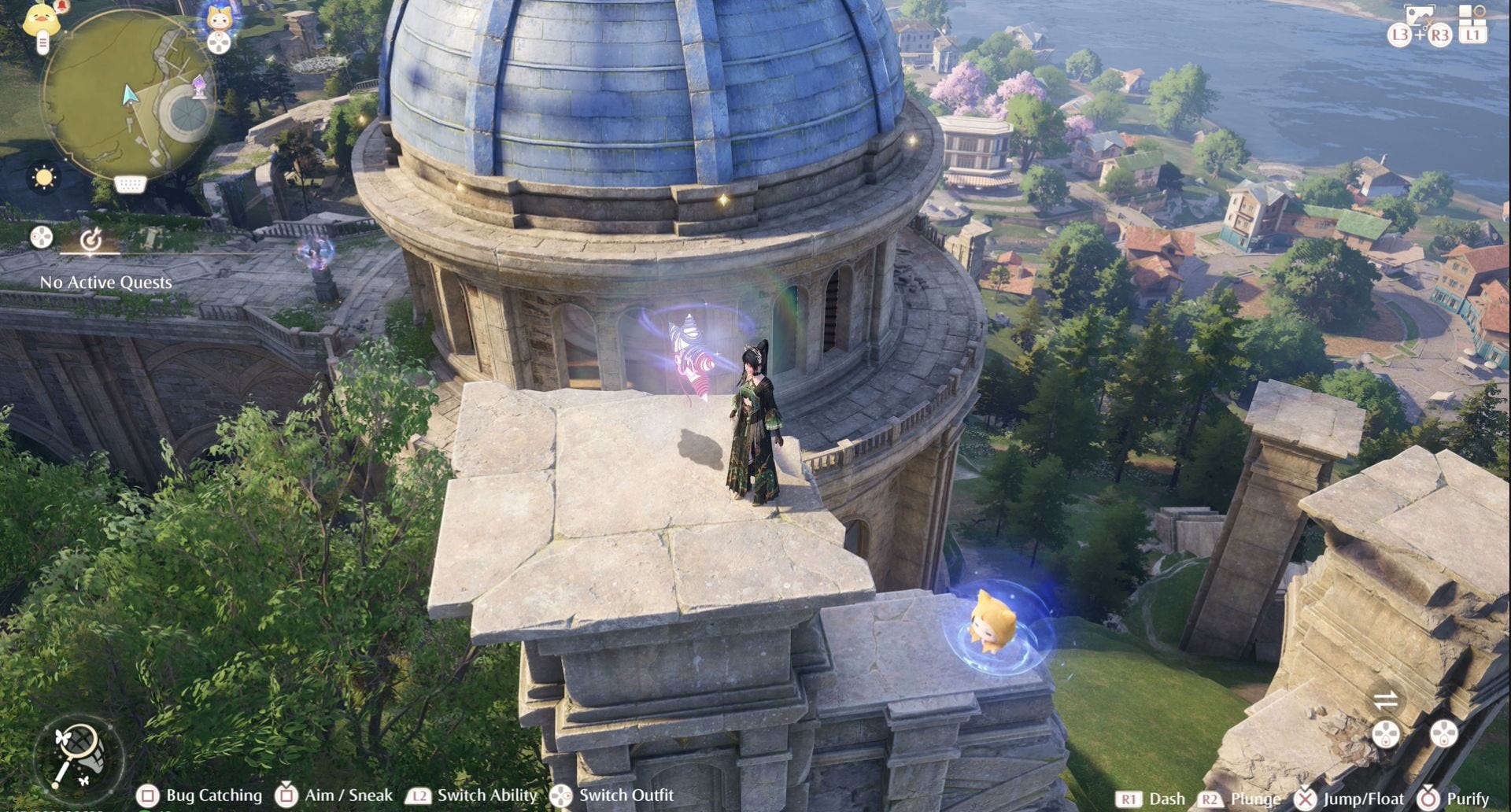Click the Momo cat companion icon

pyautogui.click(x=219, y=19)
